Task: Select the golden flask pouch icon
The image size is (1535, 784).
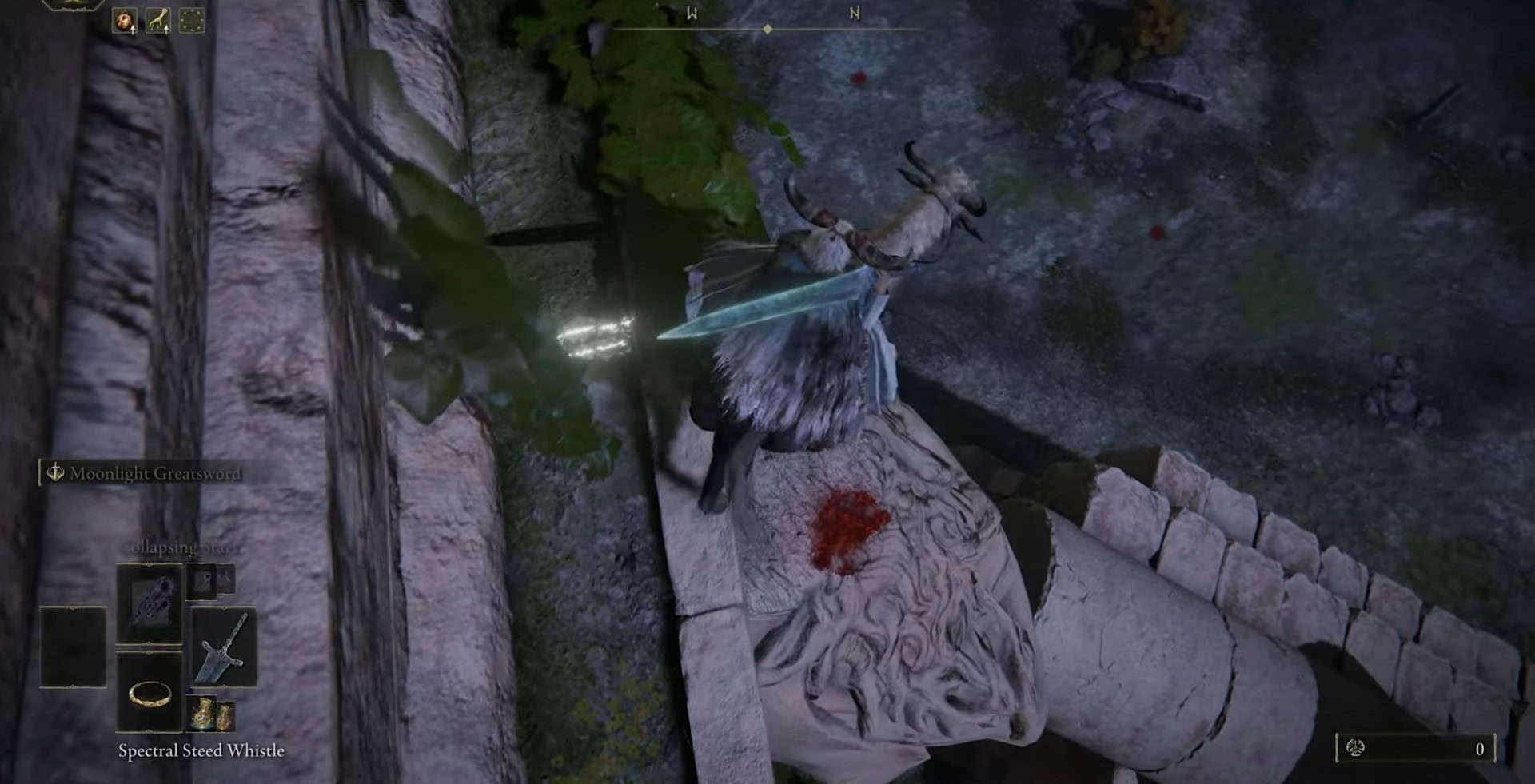Action: tap(212, 714)
